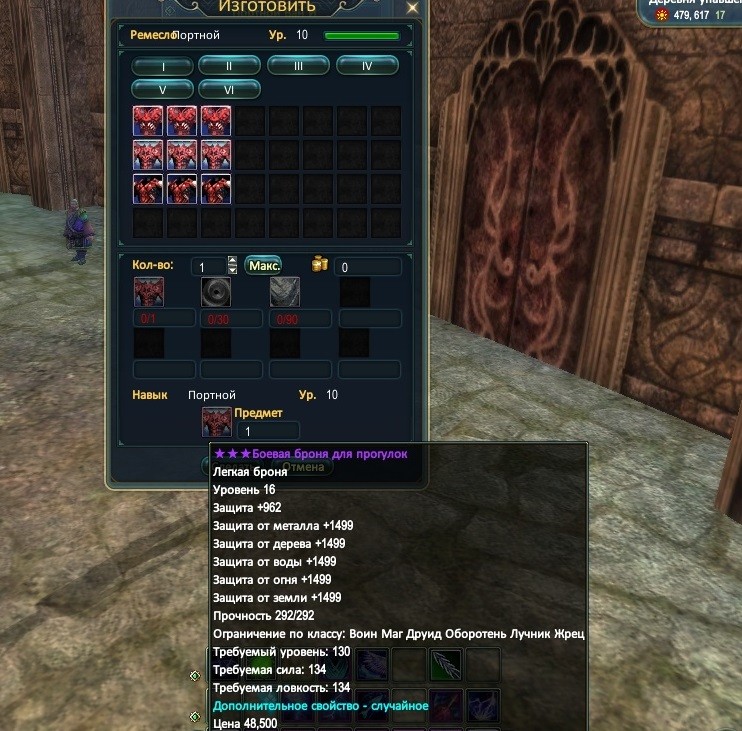Switch to recipe tier II tab
This screenshot has width=742, height=731.
[229, 66]
